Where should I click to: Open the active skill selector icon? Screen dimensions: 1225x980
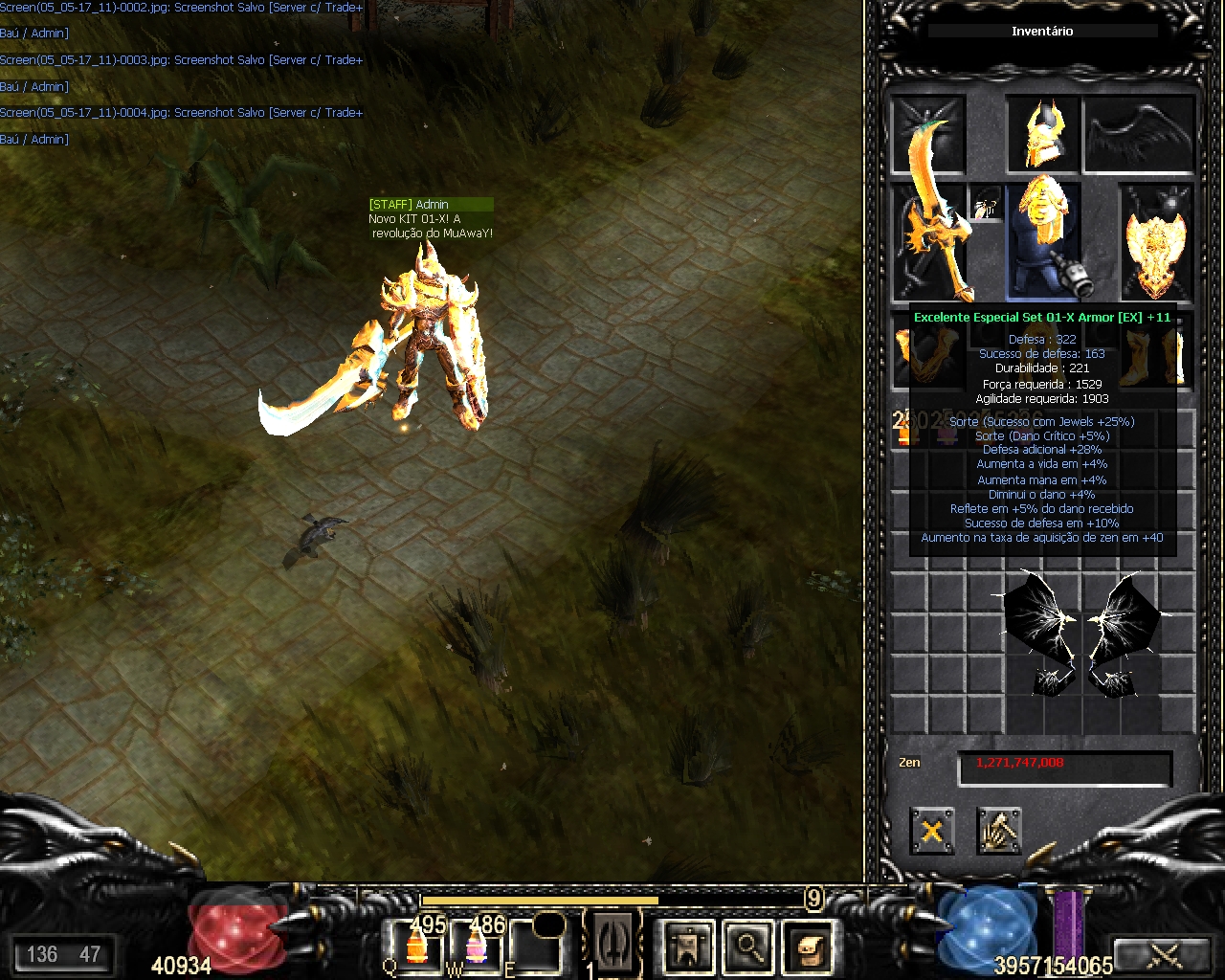(x=610, y=943)
